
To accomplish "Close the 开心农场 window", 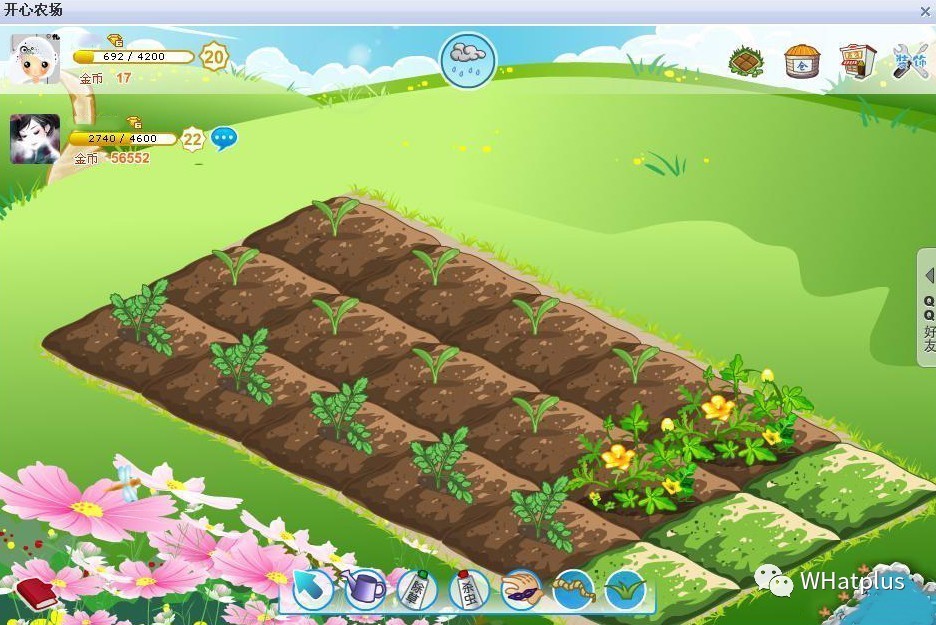I will [x=925, y=10].
